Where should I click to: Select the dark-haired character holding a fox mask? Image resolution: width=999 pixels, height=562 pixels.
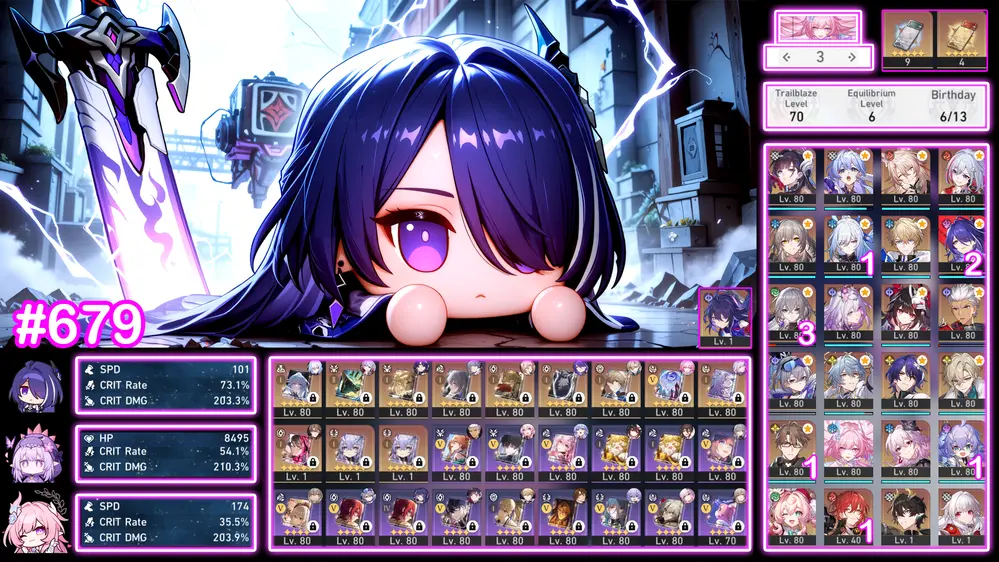tap(905, 312)
